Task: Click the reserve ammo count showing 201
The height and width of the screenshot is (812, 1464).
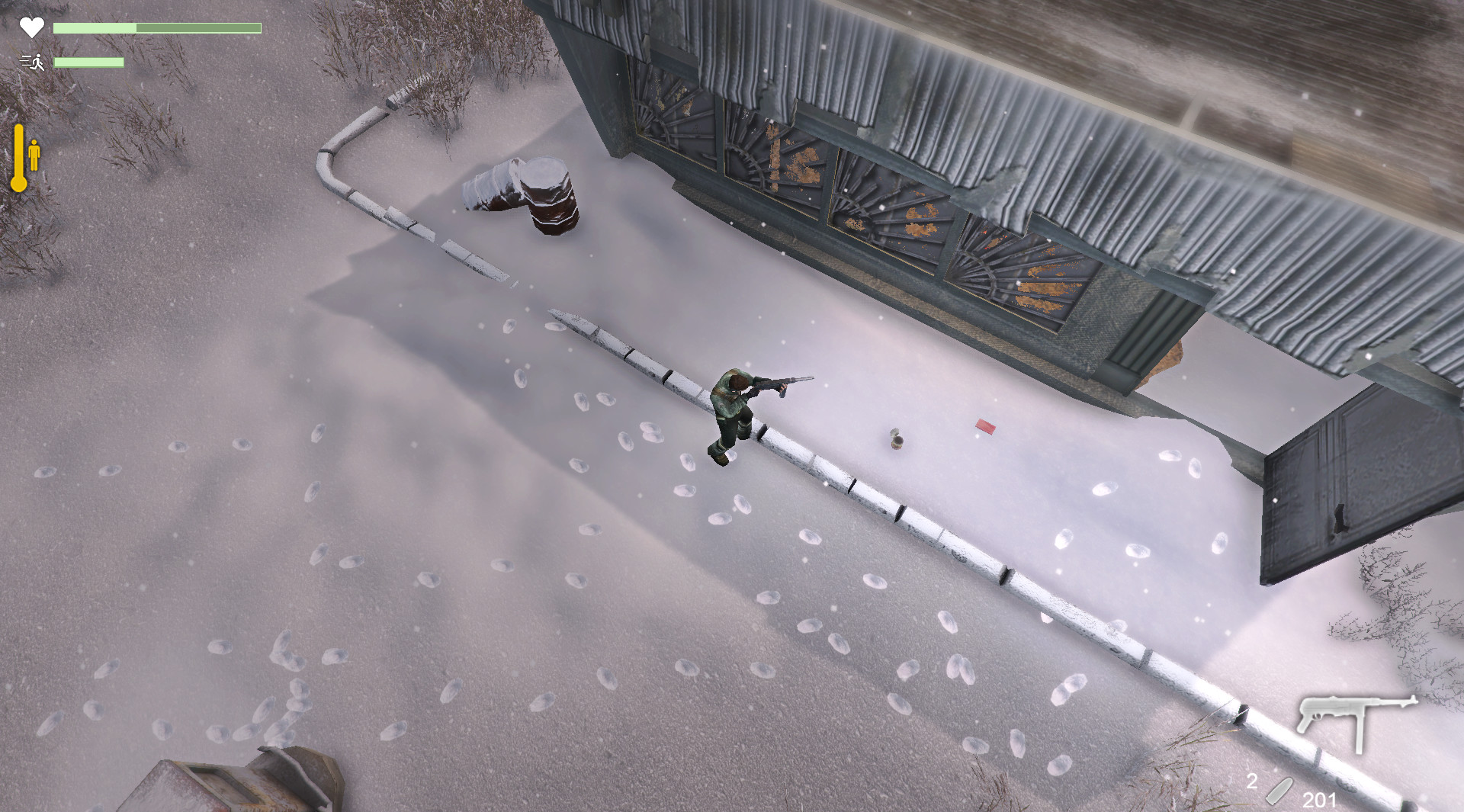Action: 1320,801
